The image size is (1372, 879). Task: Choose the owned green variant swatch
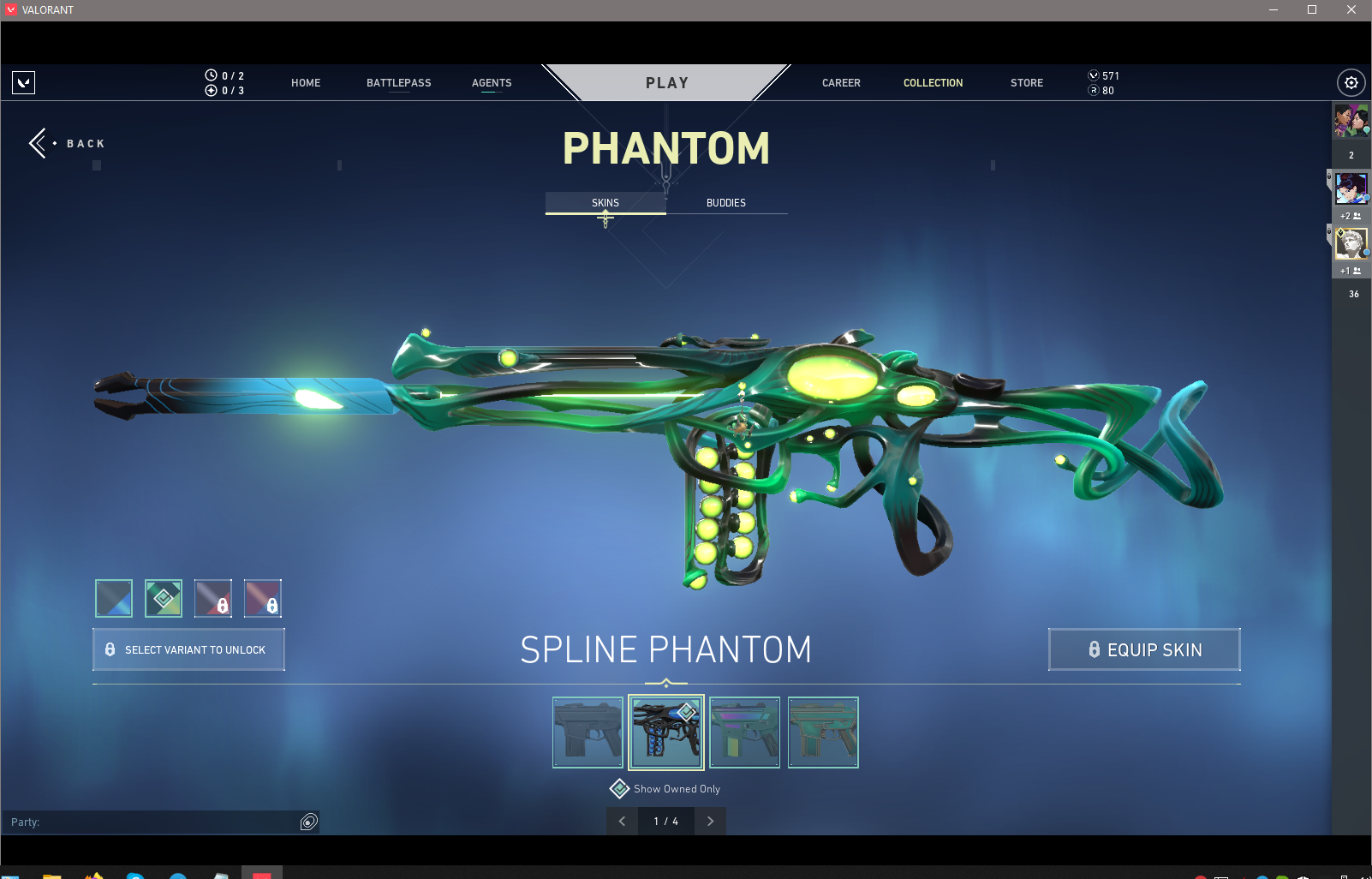click(164, 598)
